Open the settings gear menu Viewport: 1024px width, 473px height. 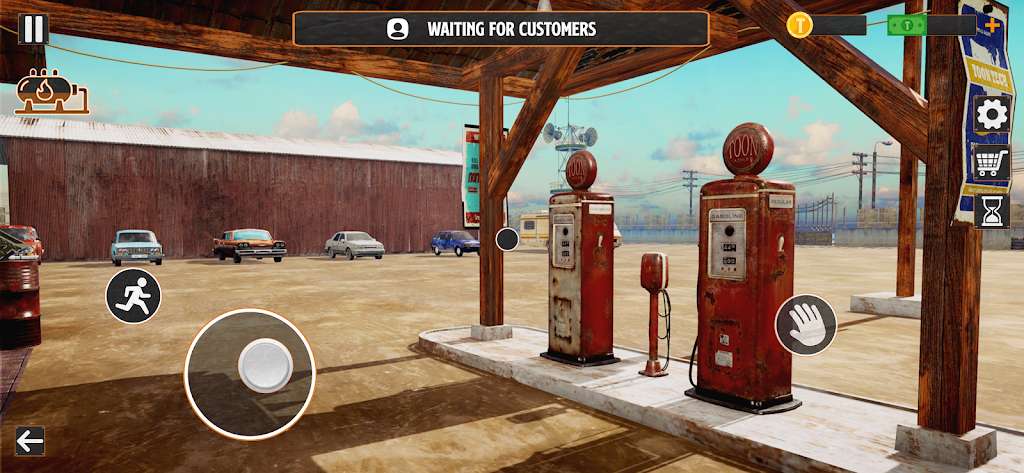point(991,114)
